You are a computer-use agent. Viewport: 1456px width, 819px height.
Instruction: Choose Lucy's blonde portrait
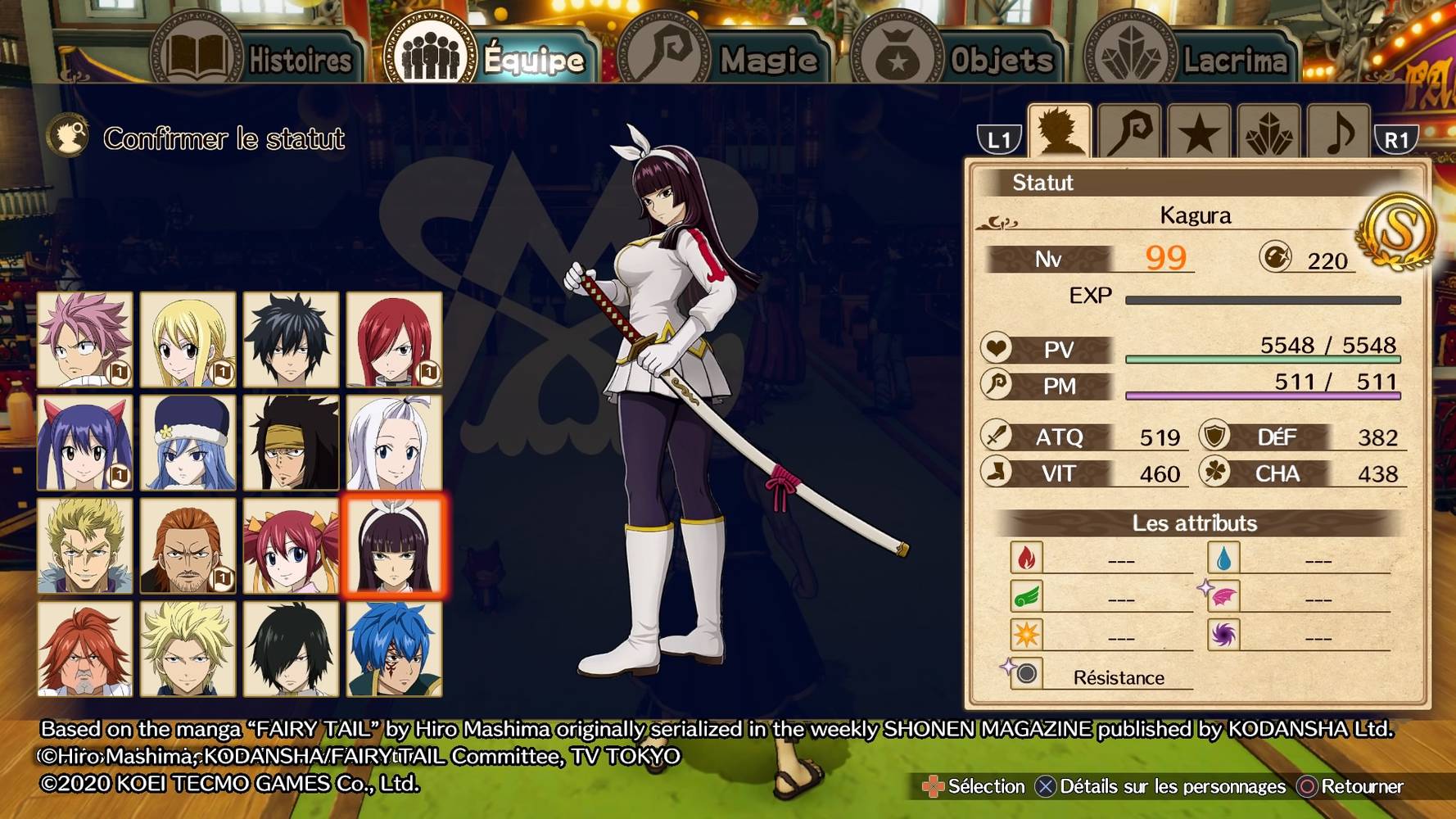point(188,339)
